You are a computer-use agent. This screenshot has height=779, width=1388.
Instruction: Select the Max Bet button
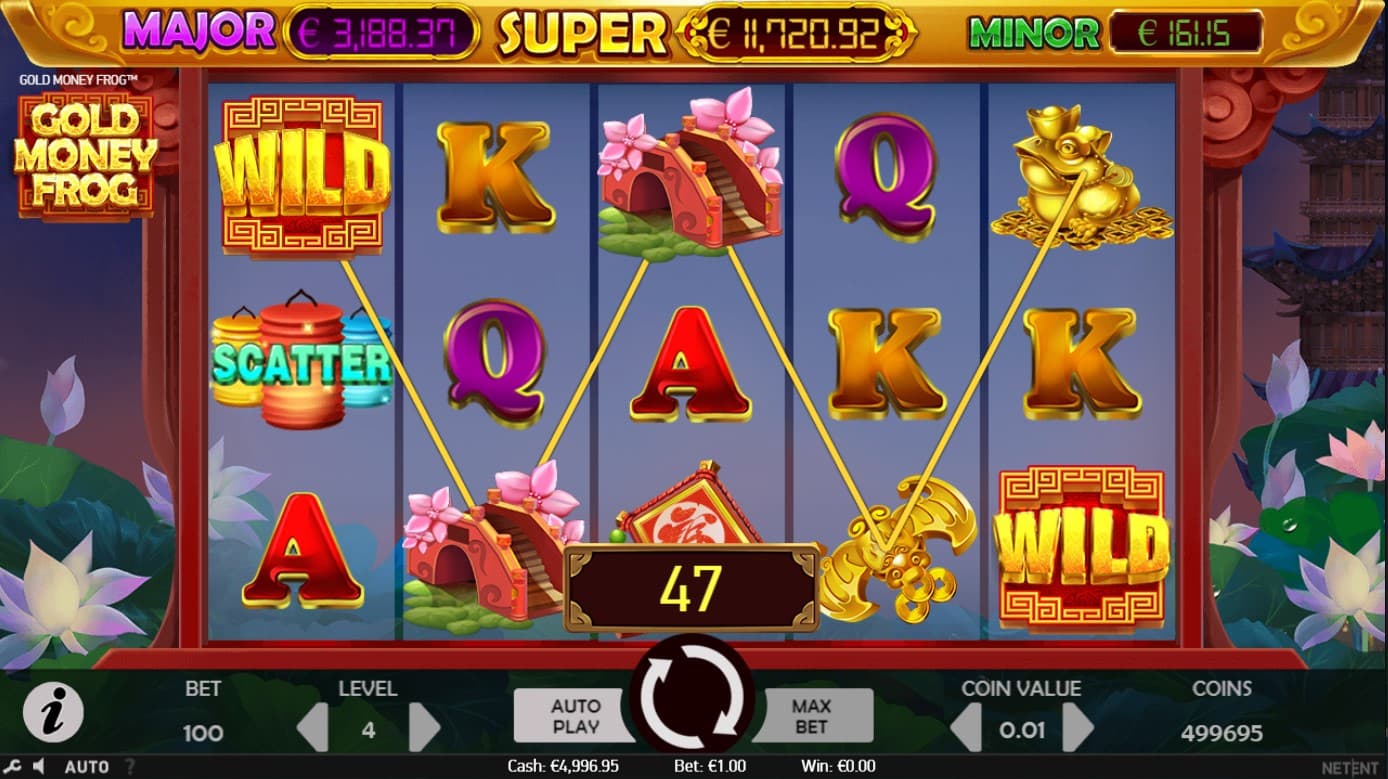[811, 716]
